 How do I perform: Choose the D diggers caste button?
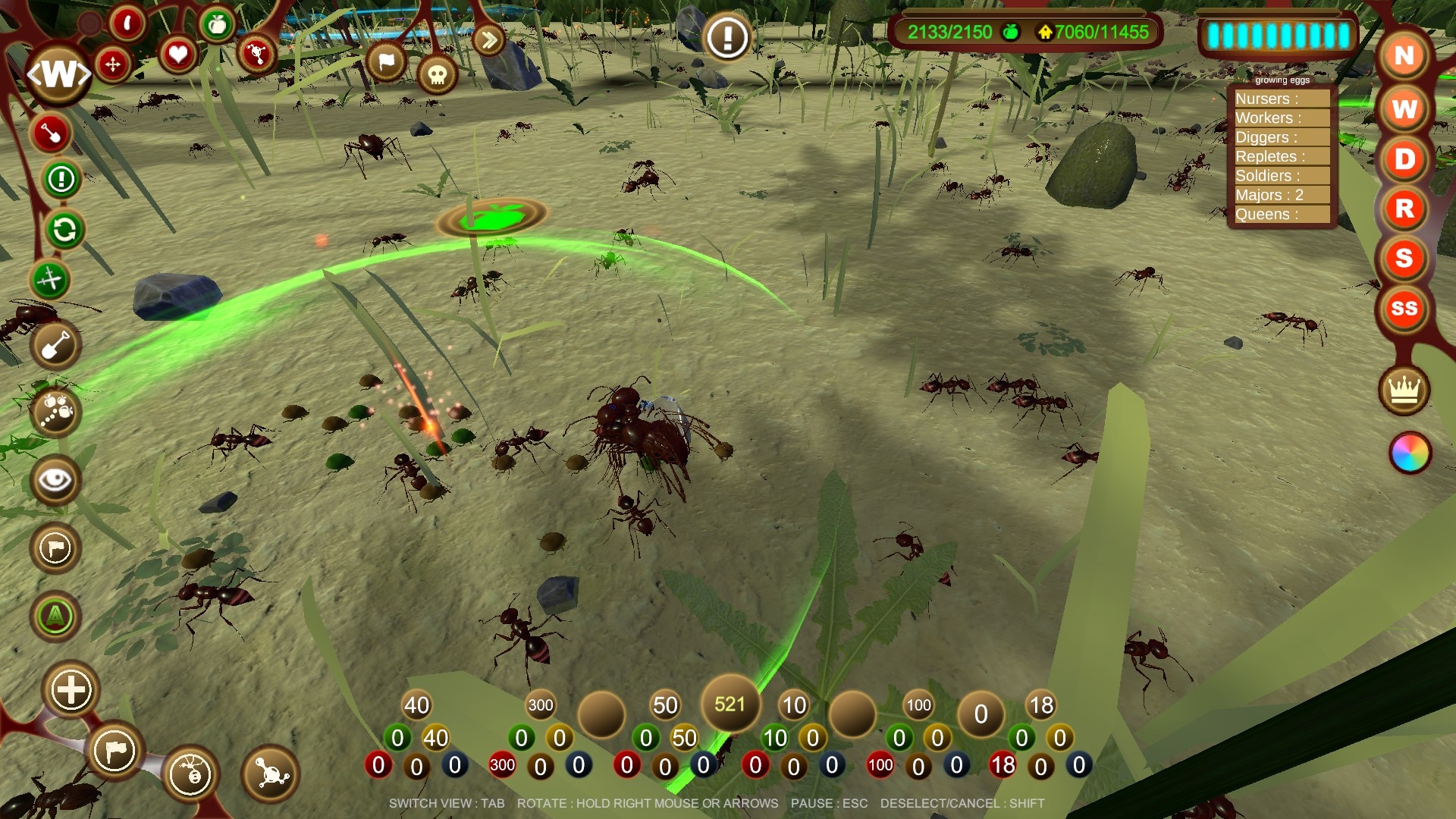pos(1404,158)
